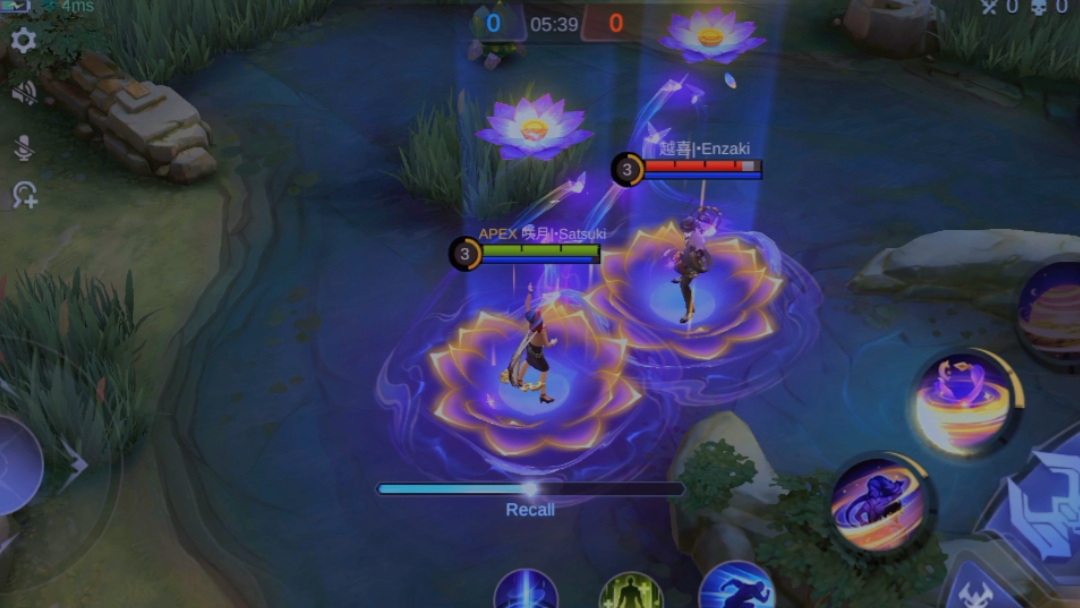Image resolution: width=1080 pixels, height=608 pixels.
Task: Use the green Regen healing spell
Action: [631, 593]
